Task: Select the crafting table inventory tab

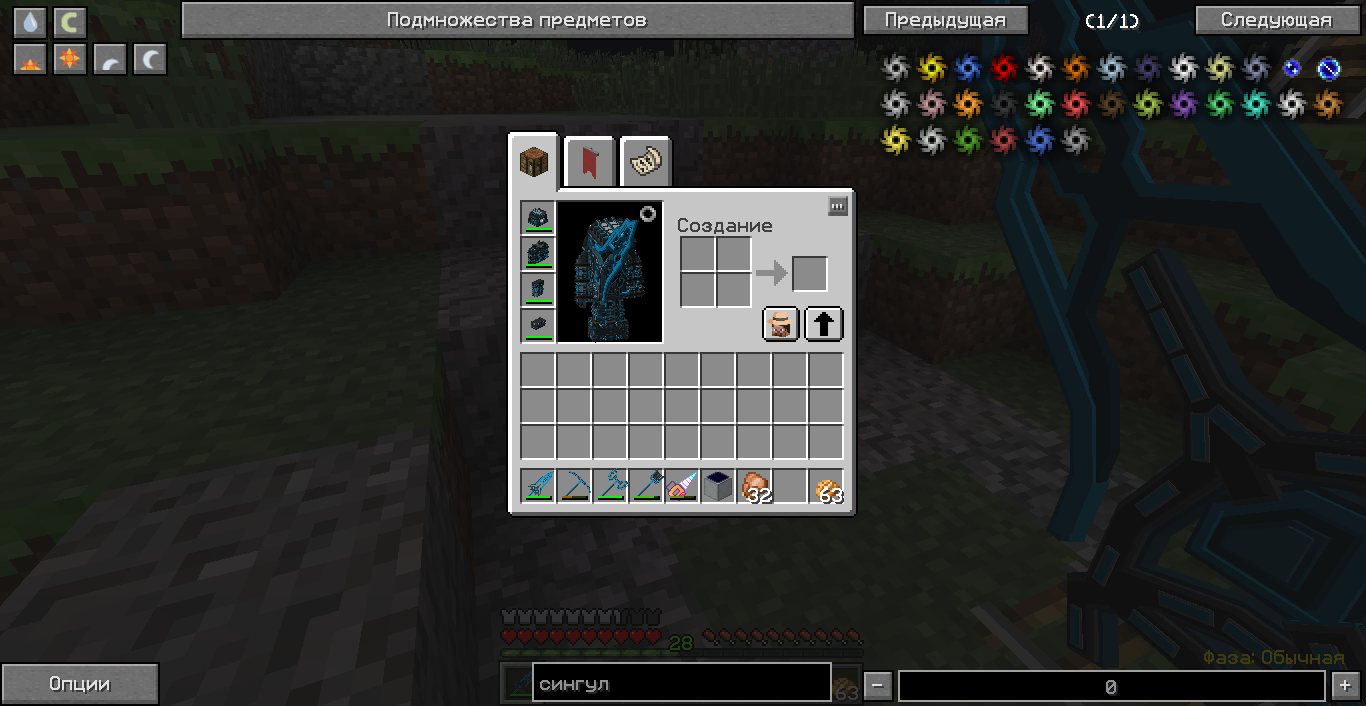Action: pos(535,161)
